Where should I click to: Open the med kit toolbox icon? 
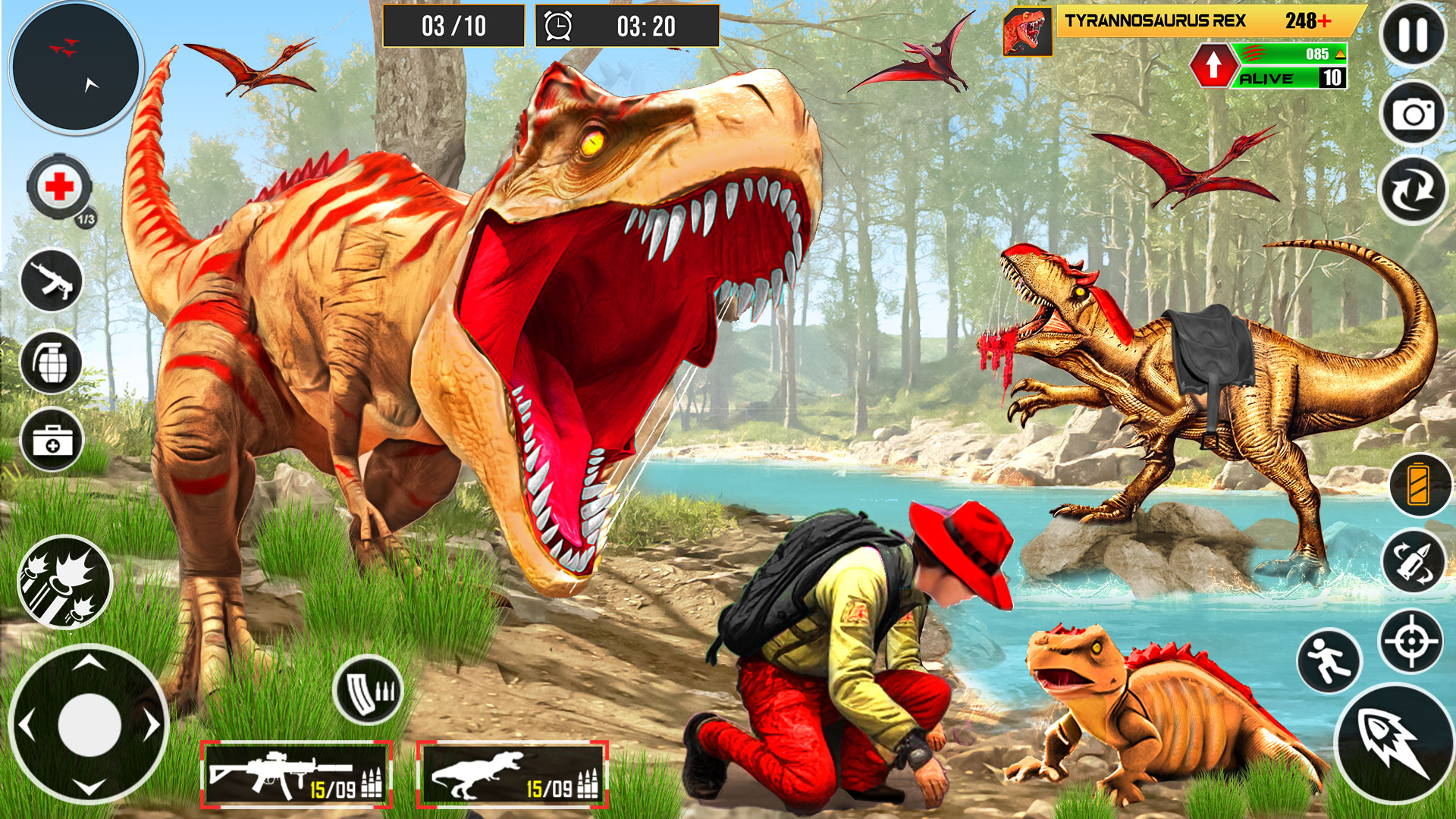pos(52,440)
